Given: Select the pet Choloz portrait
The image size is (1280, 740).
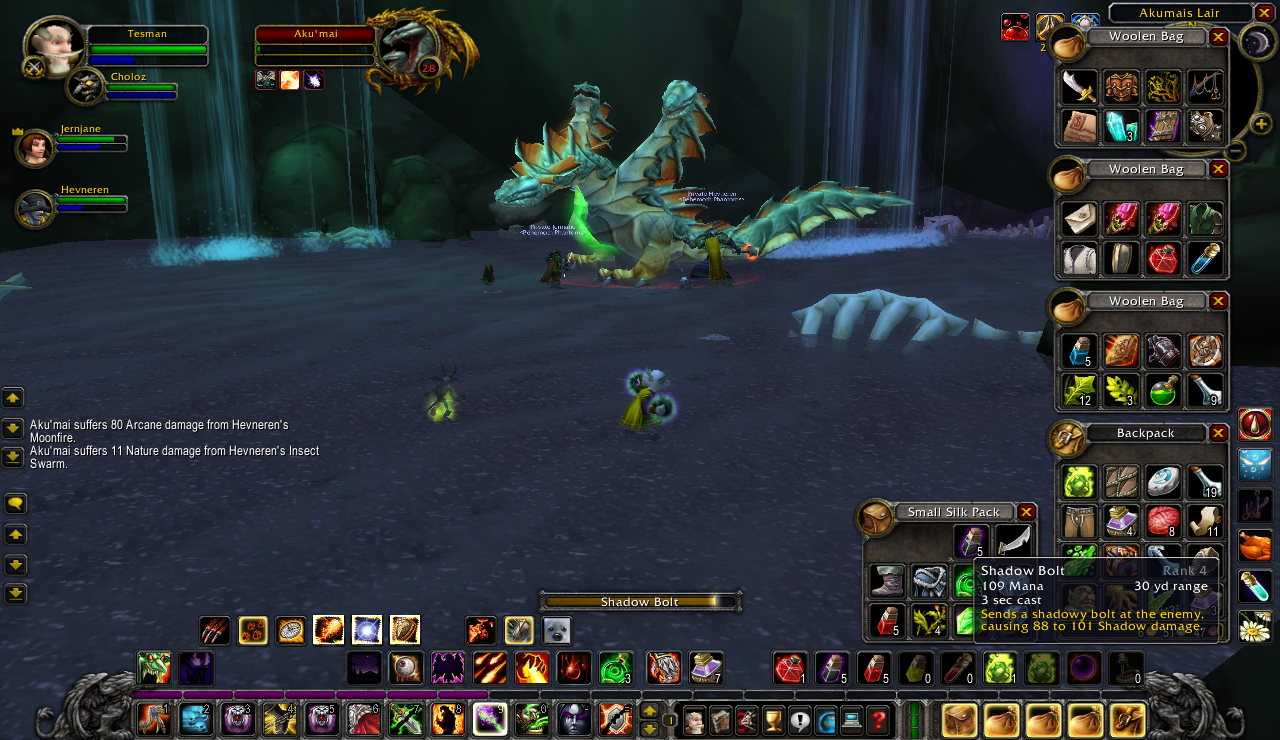Looking at the screenshot, I should point(85,88).
